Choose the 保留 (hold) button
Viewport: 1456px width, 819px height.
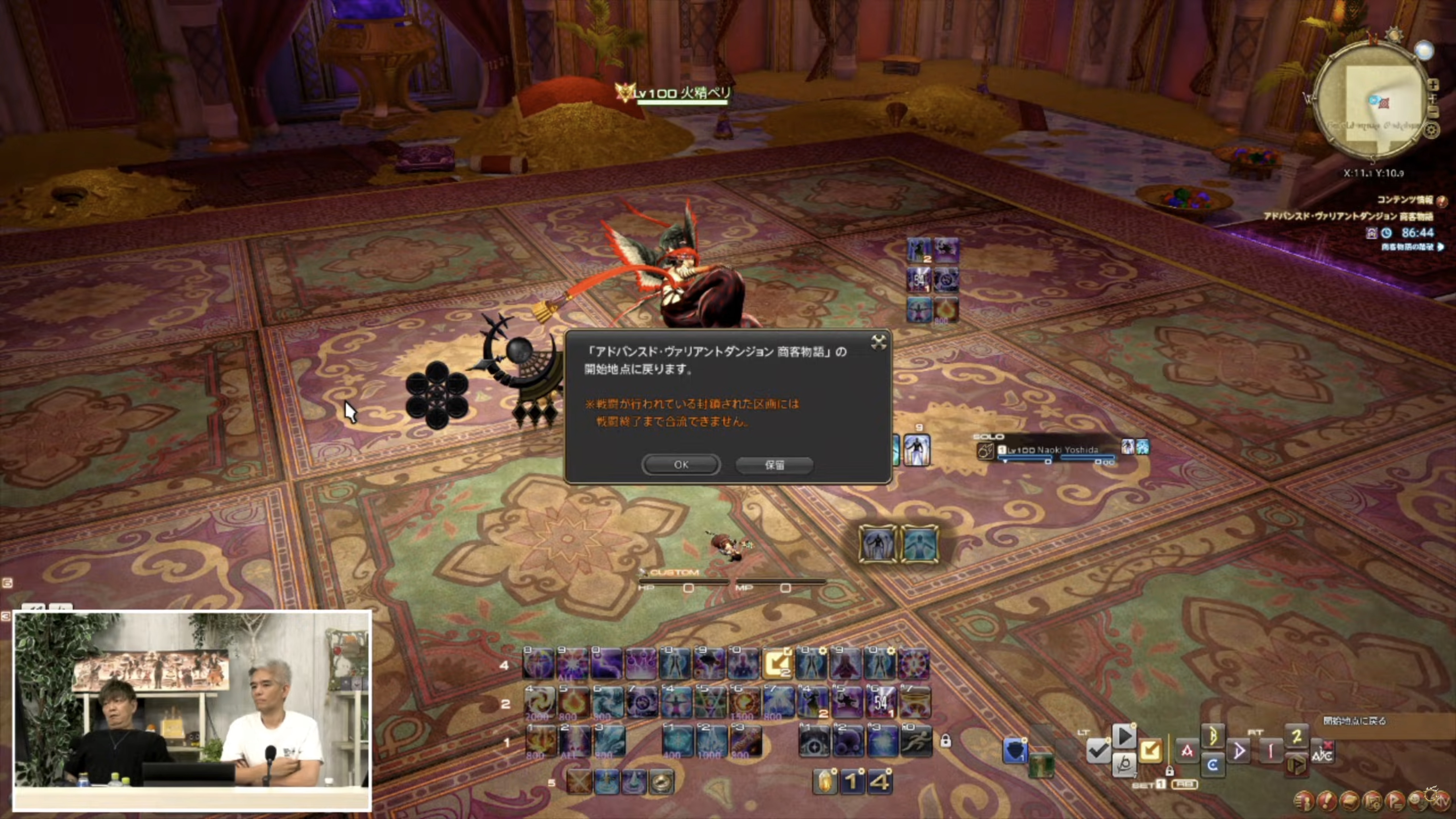(774, 465)
